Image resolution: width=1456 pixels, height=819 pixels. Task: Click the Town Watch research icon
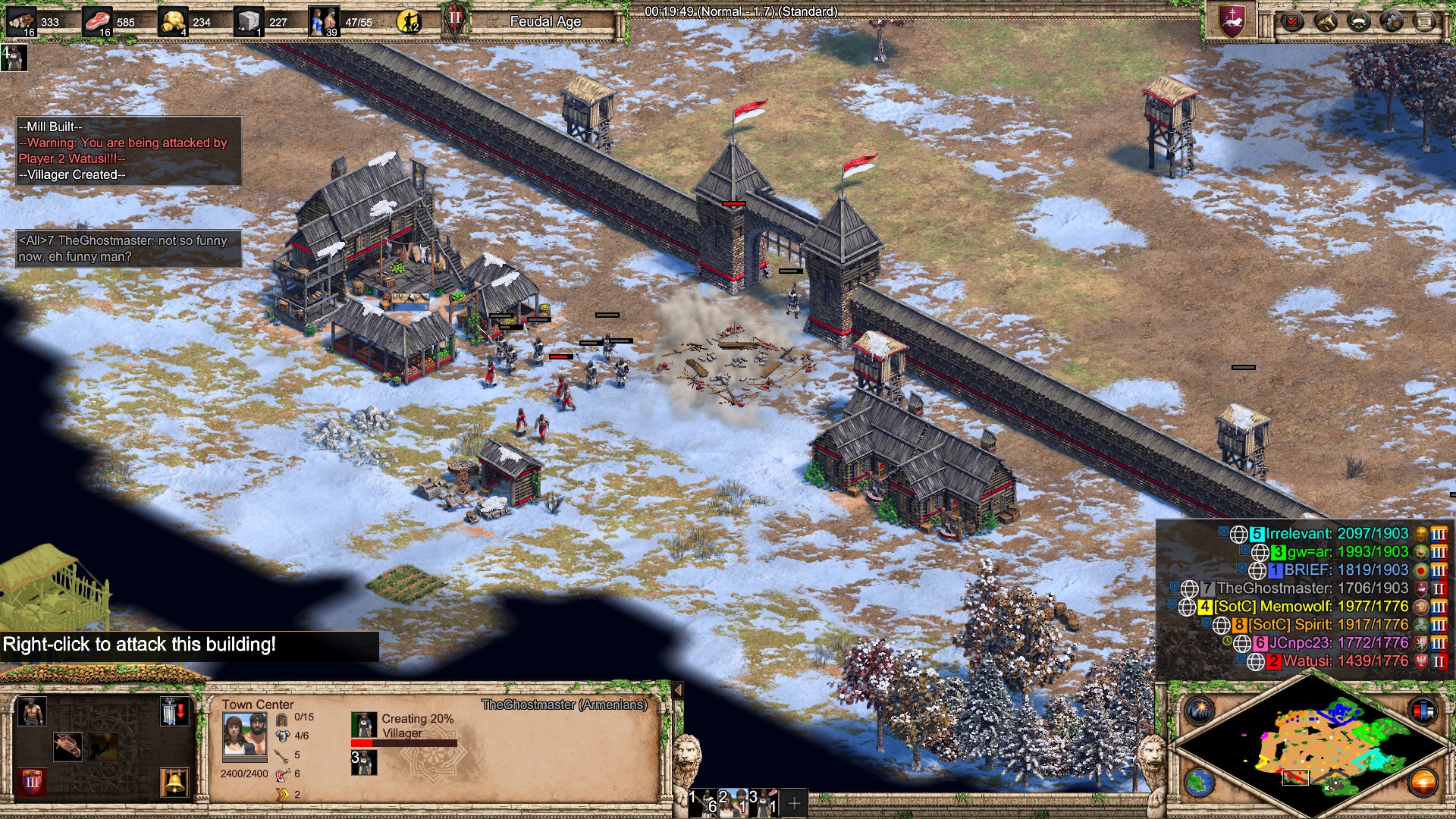[103, 747]
